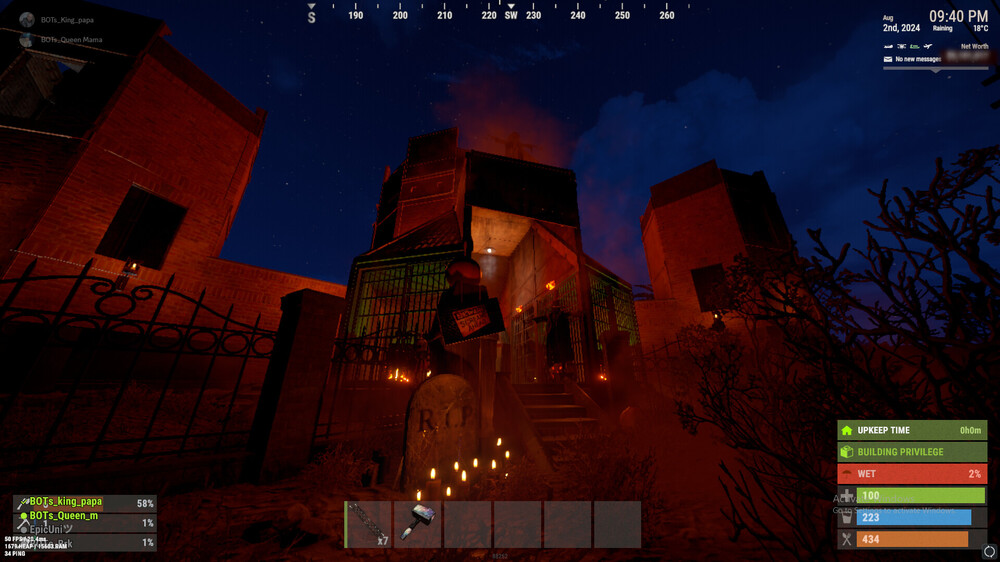The image size is (1000, 562).
Task: Select BOTs_Queen_m in the team list
Action: [64, 516]
